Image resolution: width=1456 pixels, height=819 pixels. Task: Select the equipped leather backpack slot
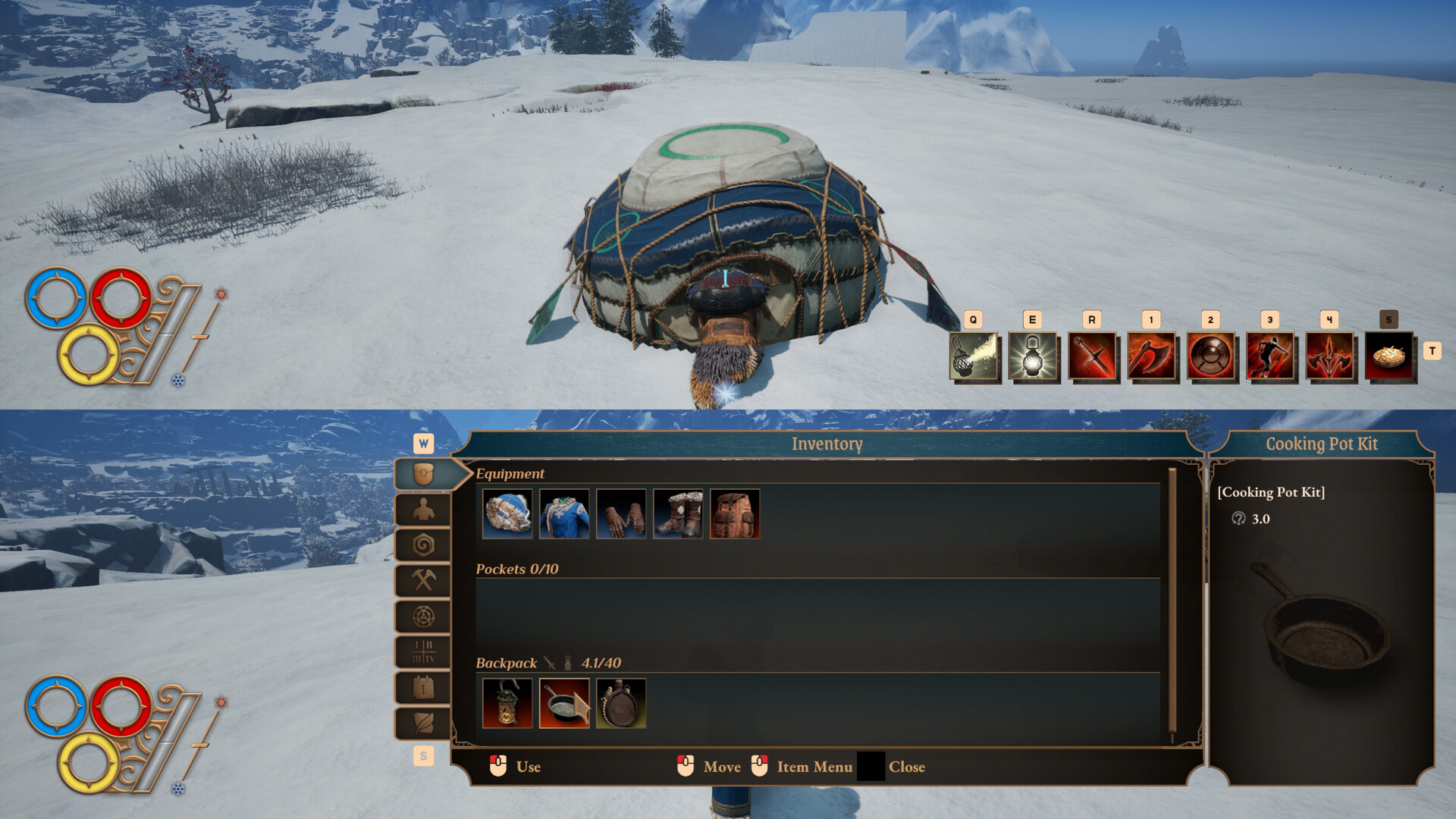coord(735,514)
